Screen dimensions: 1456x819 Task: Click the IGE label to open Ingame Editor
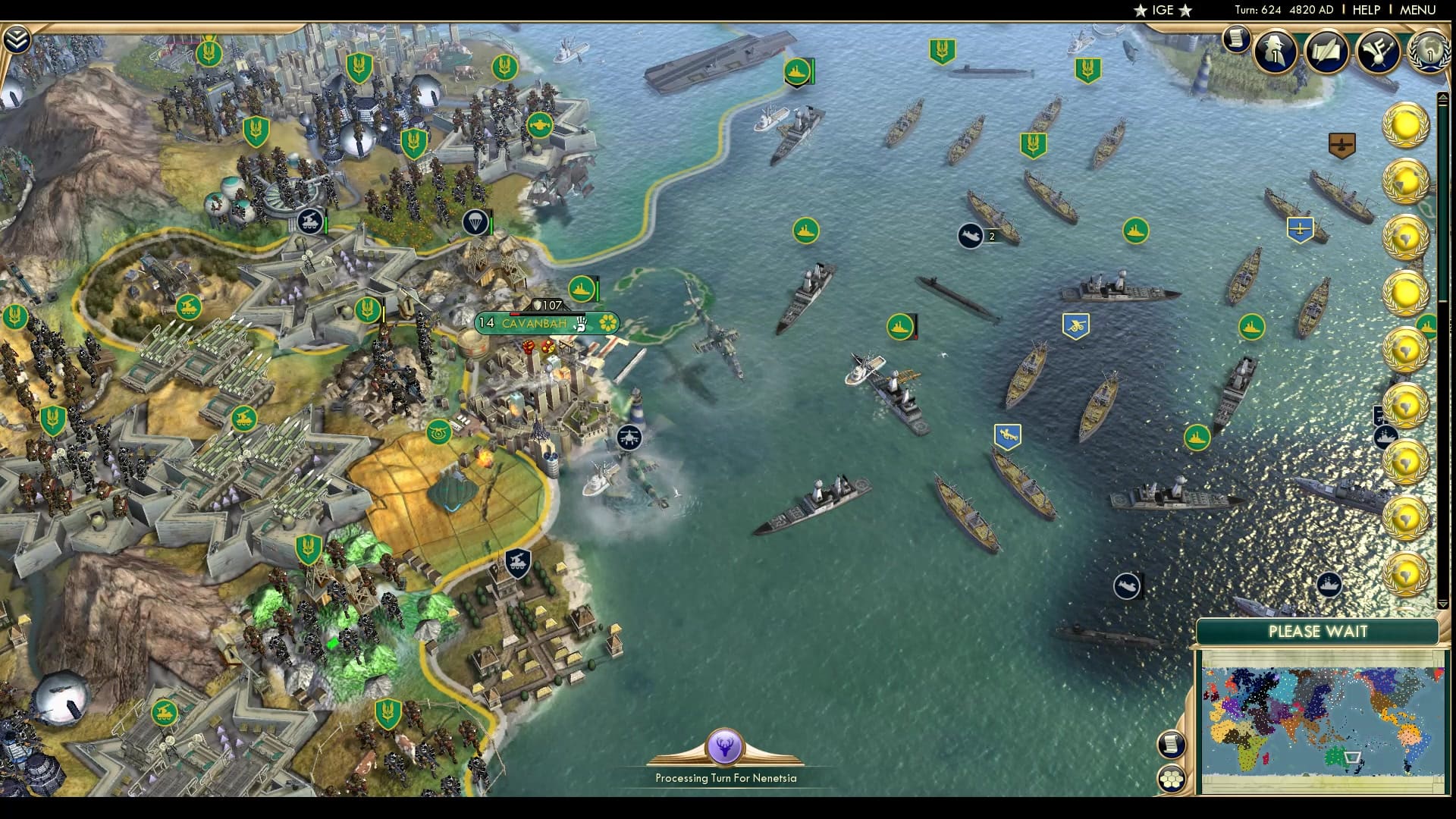(x=1165, y=10)
